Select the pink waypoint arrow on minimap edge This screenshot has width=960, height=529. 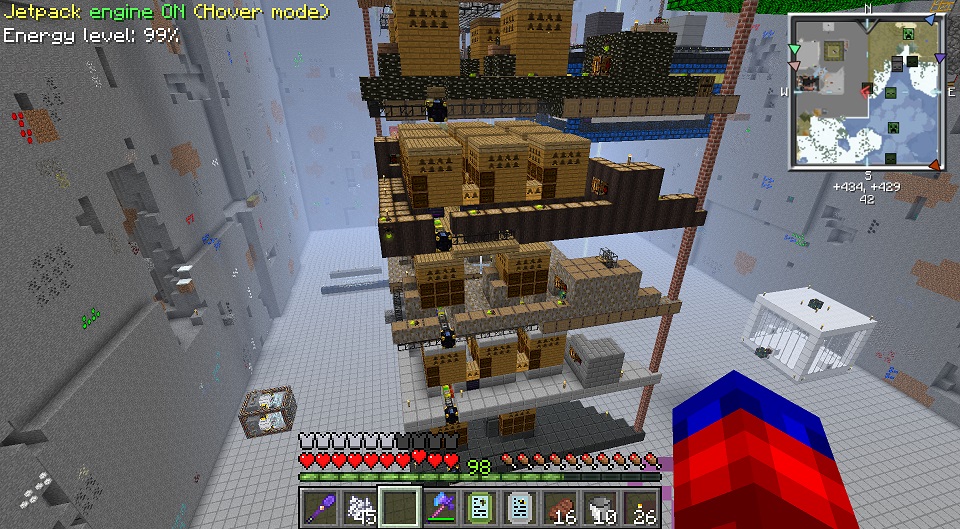pyautogui.click(x=795, y=65)
